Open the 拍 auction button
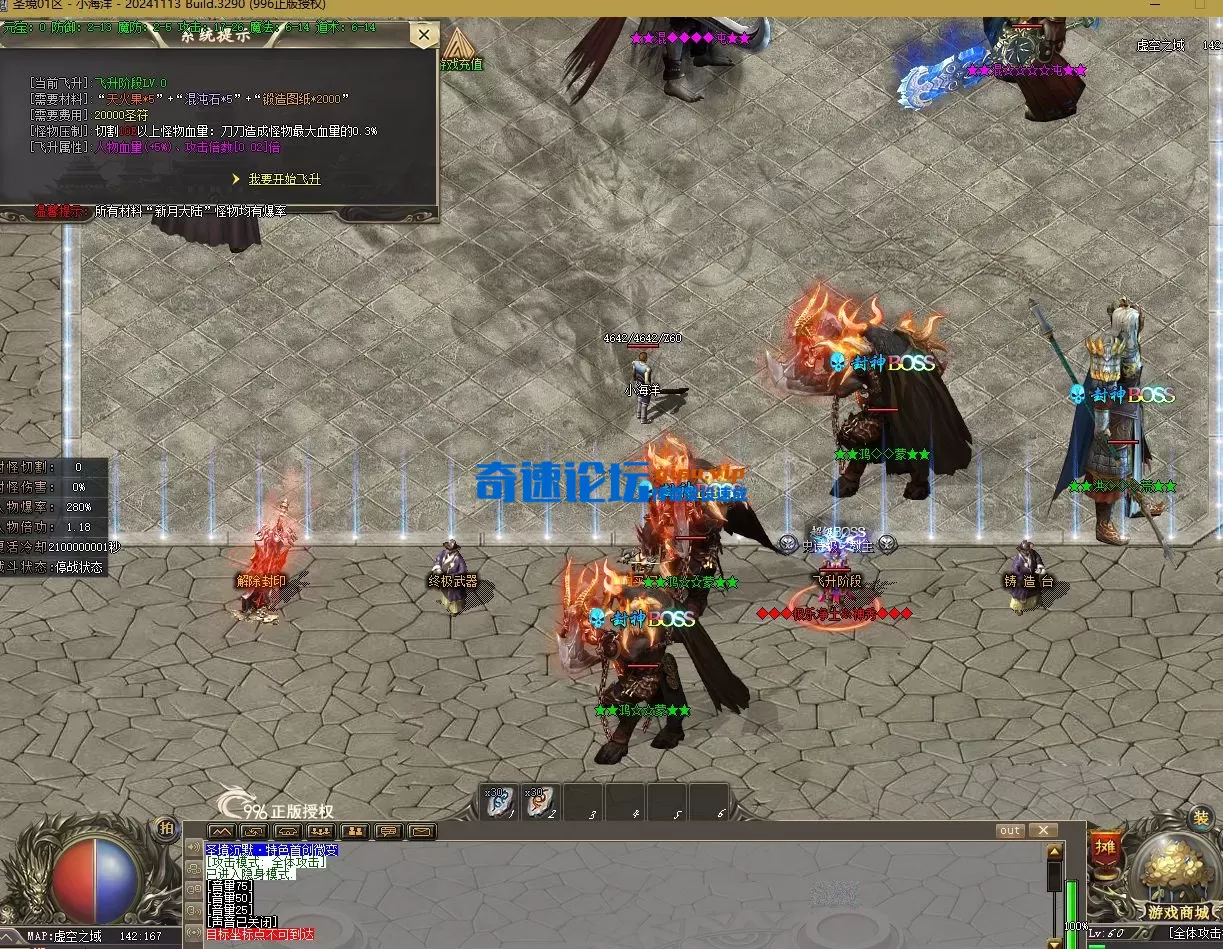1223x949 pixels. tap(165, 828)
